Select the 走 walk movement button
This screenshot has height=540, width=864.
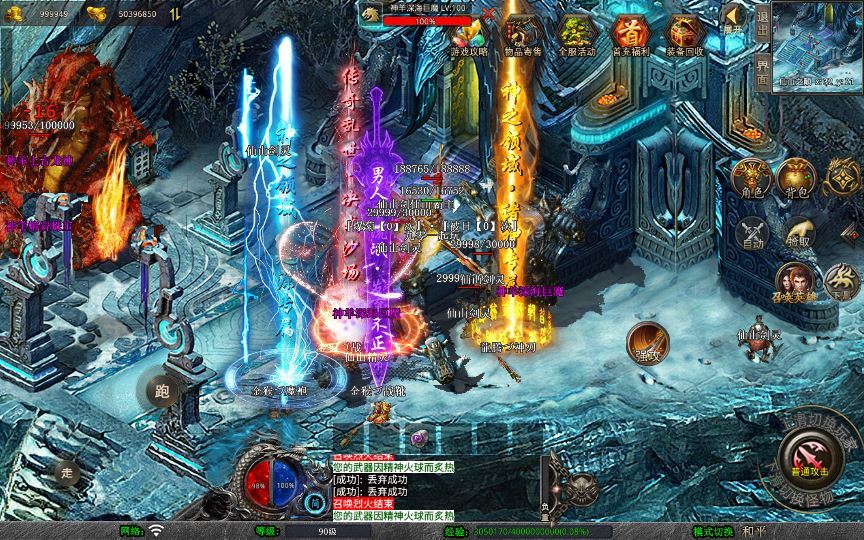pos(67,472)
